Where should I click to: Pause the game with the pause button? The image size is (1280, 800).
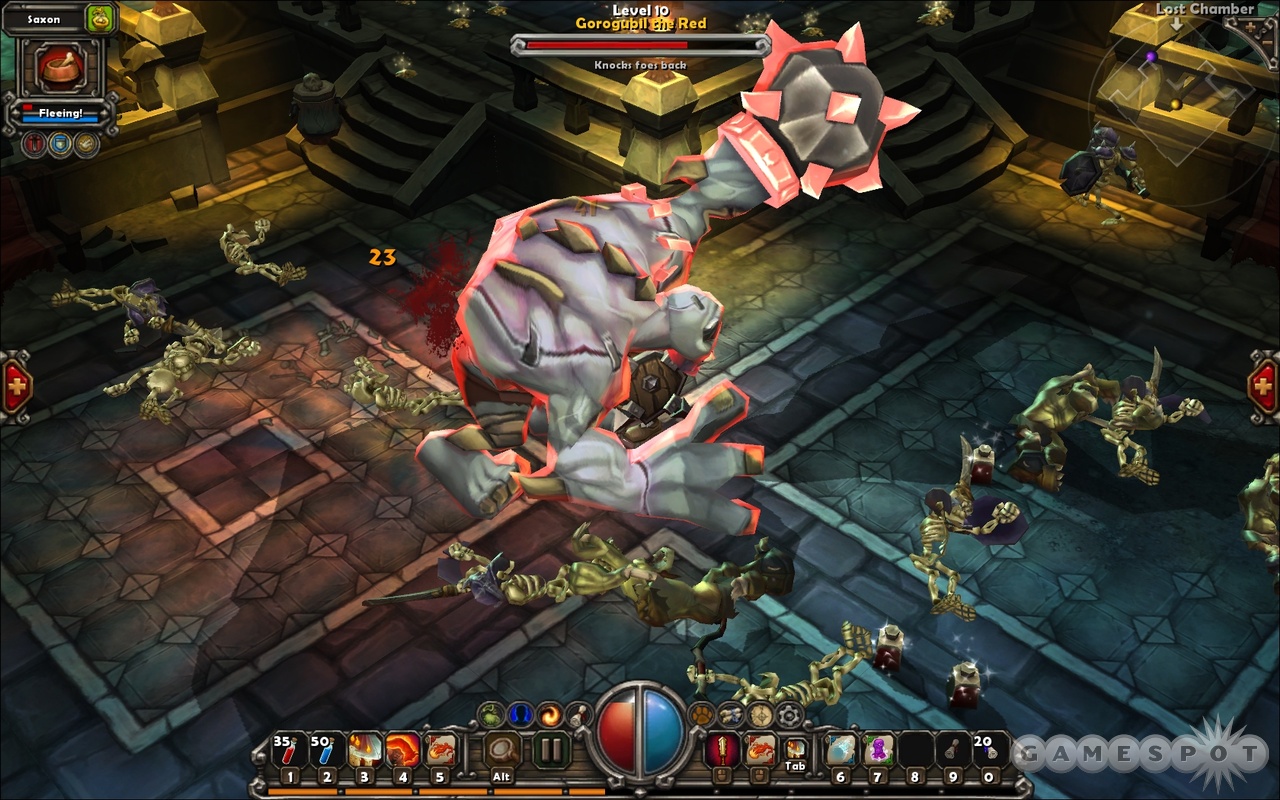click(551, 749)
